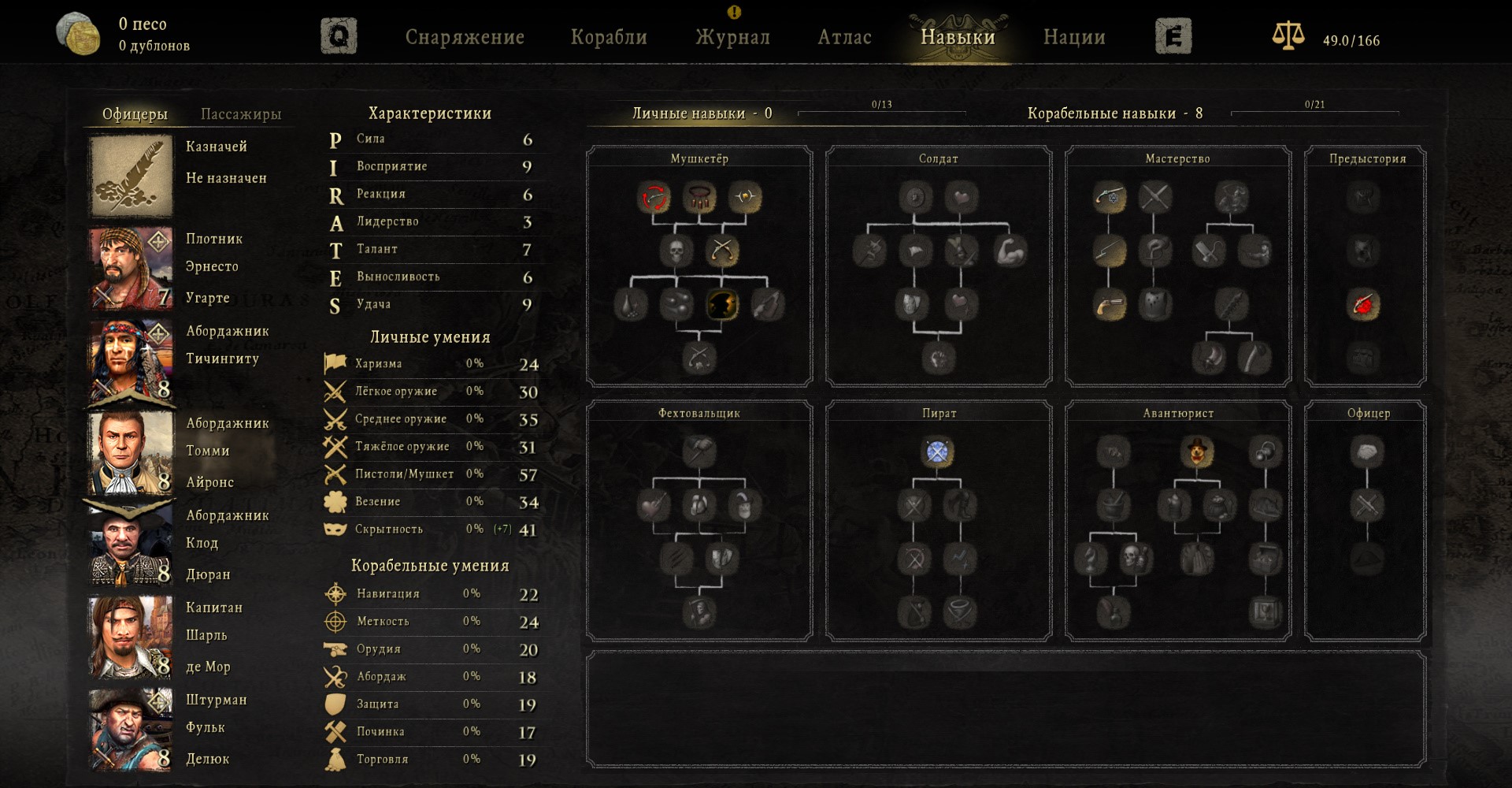Select the Навыки tab
Screen dimensions: 1512x788
[958, 37]
